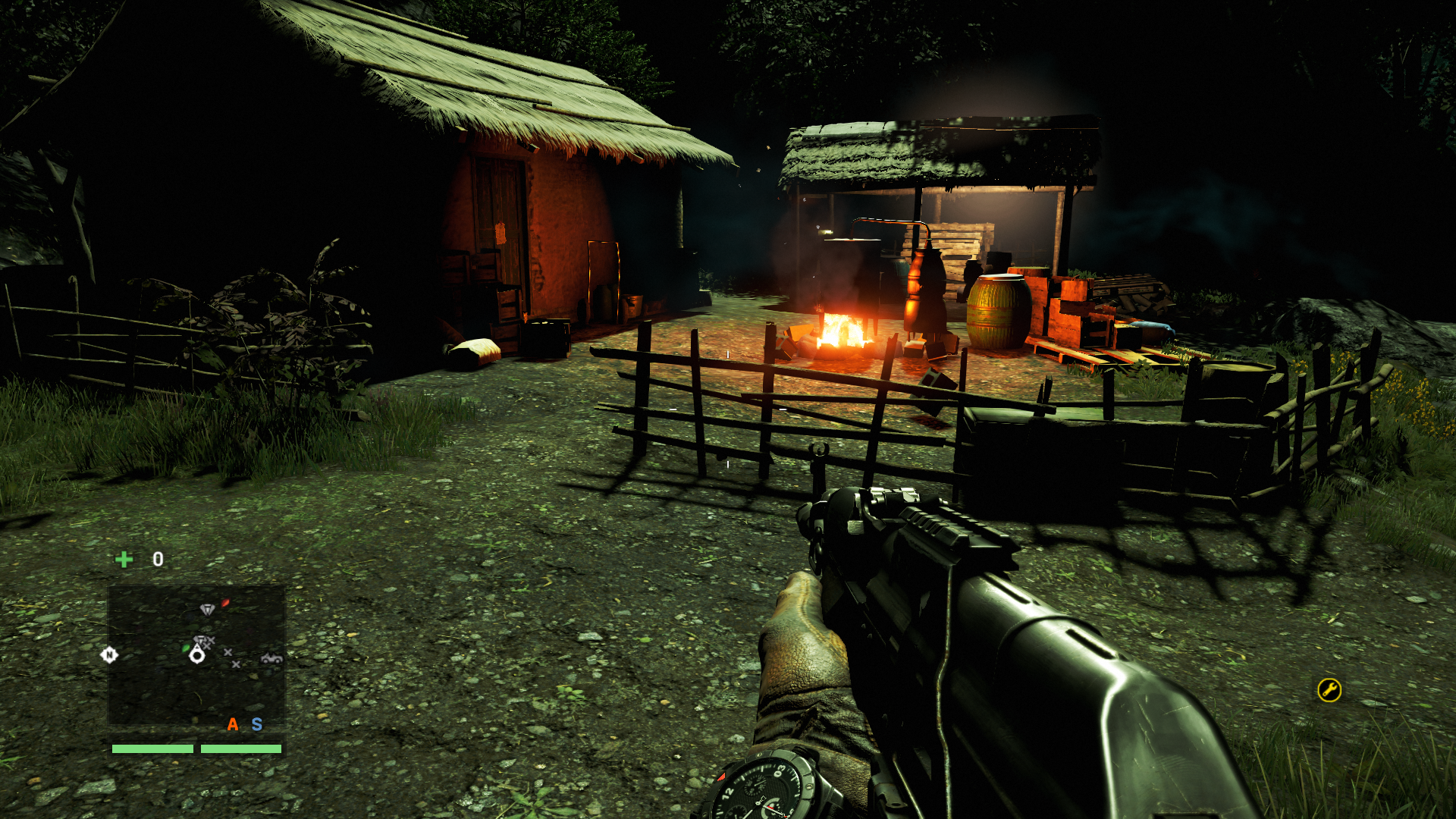Screen dimensions: 1456x819
Task: Click the white player position marker
Action: (197, 655)
